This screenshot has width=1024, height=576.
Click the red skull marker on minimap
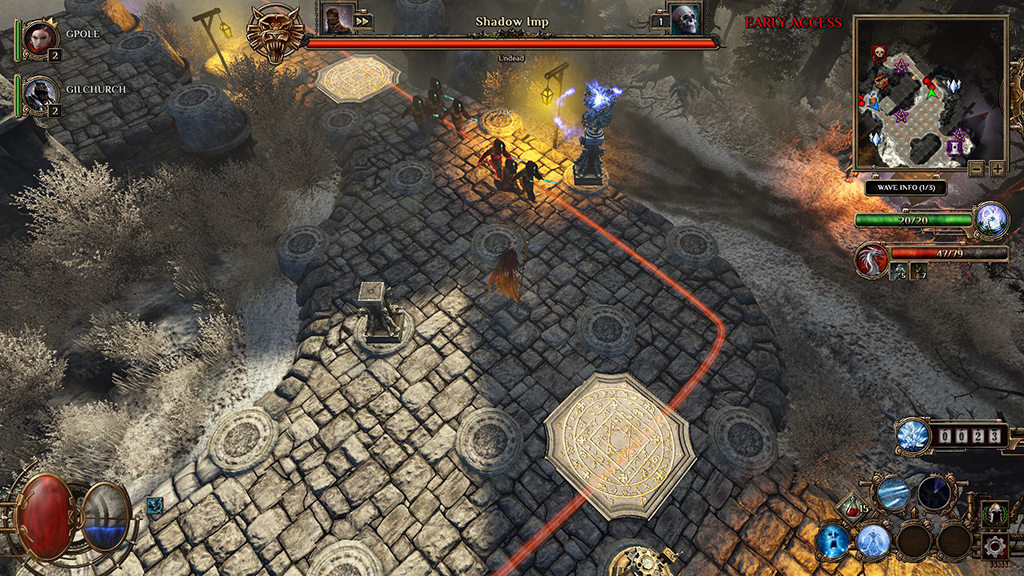click(879, 53)
